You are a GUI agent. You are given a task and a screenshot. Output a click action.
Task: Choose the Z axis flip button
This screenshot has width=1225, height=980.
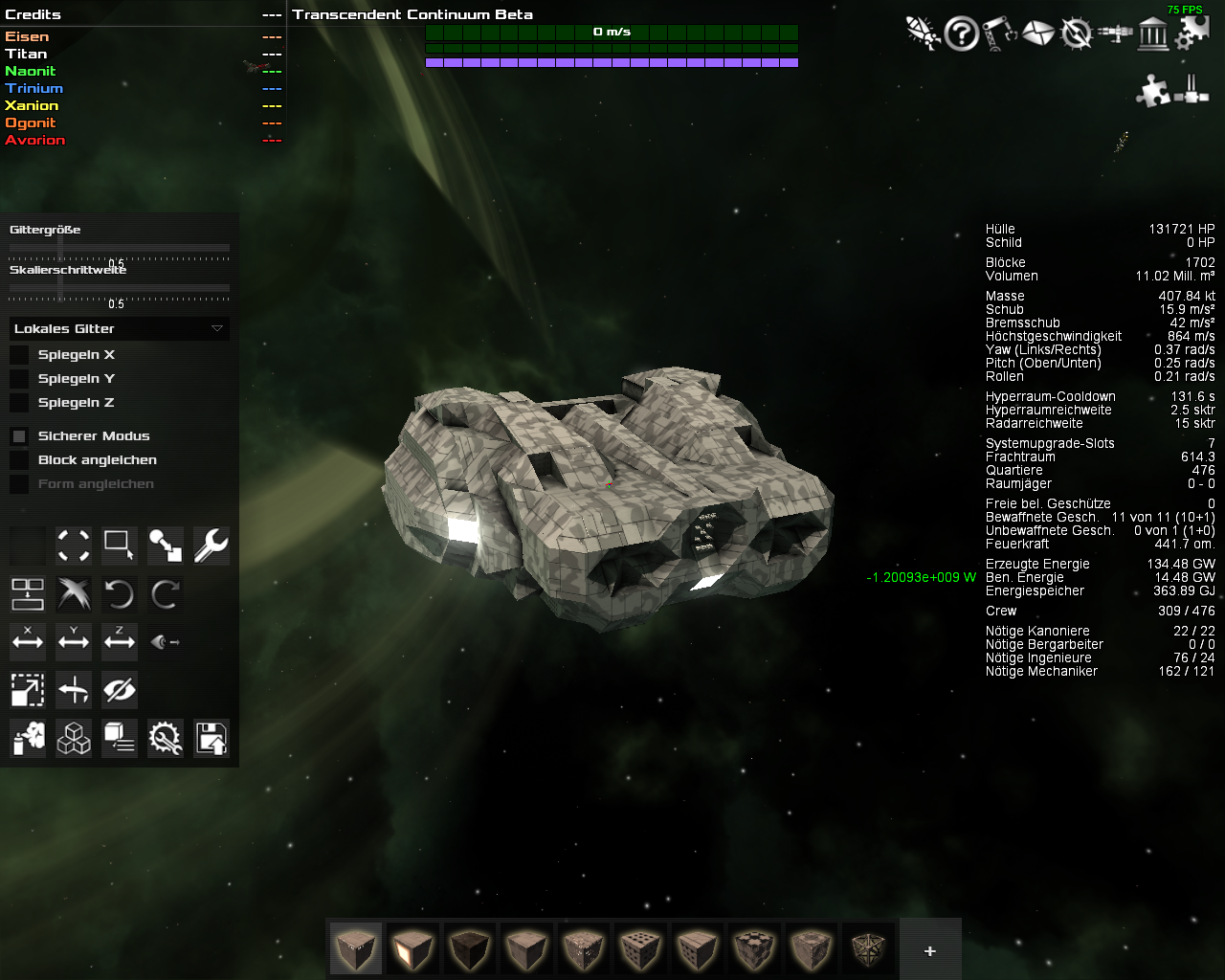pos(120,641)
